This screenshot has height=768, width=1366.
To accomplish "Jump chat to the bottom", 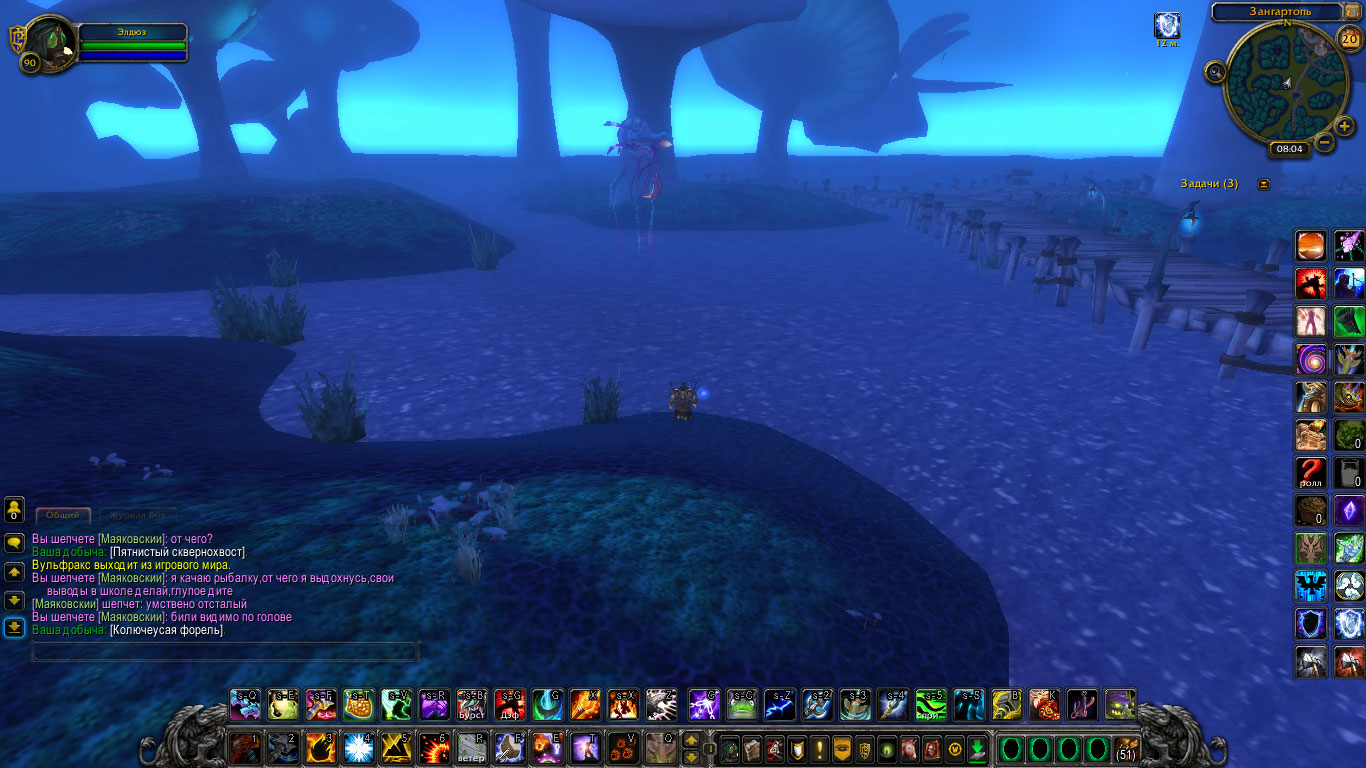I will [x=14, y=628].
